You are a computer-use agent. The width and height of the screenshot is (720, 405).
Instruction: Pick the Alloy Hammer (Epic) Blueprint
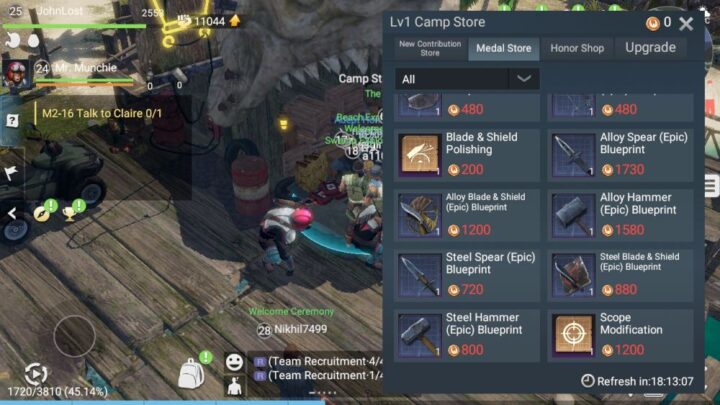coord(620,214)
